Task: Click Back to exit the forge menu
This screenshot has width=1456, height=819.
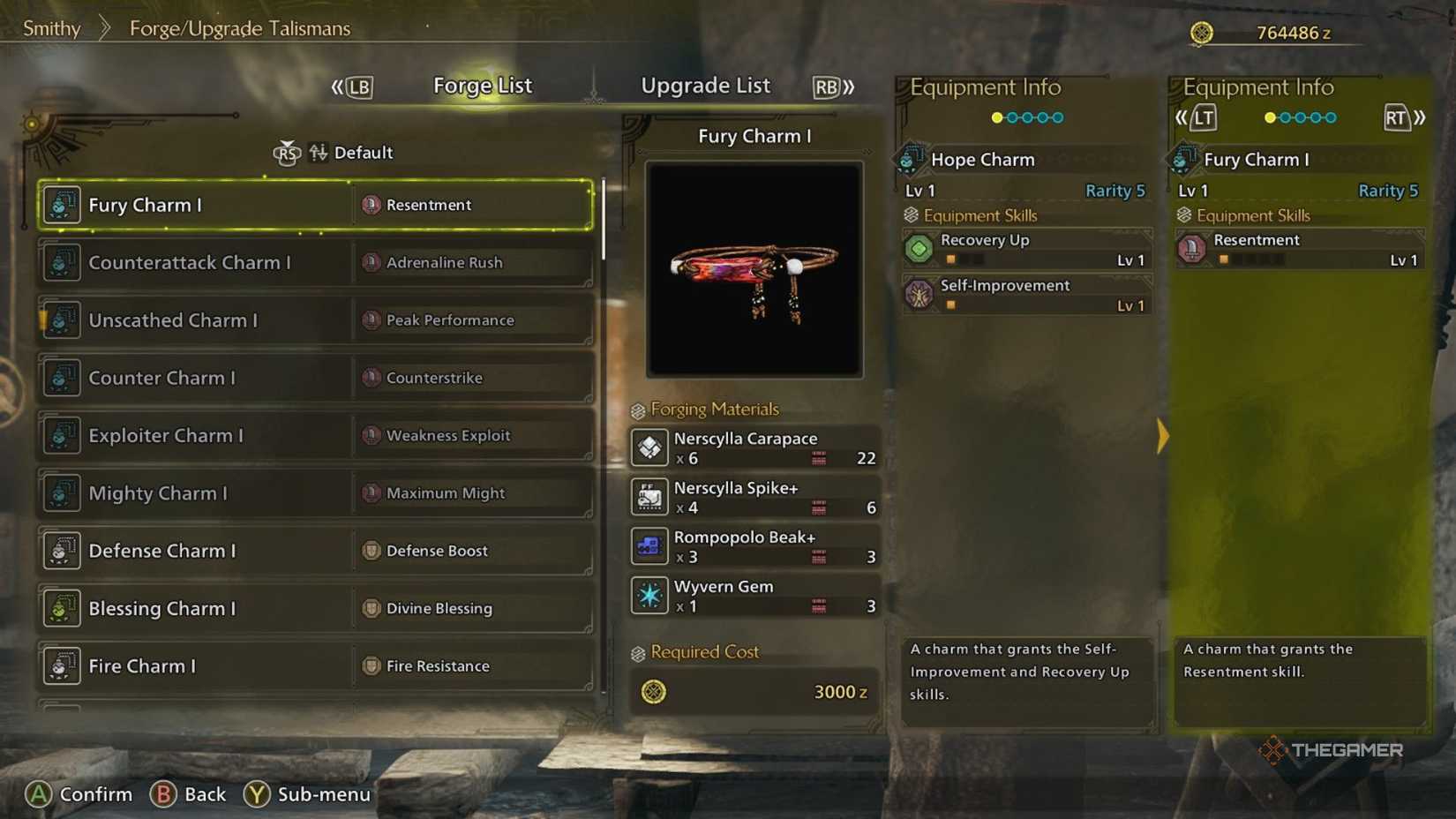Action: pos(190,793)
